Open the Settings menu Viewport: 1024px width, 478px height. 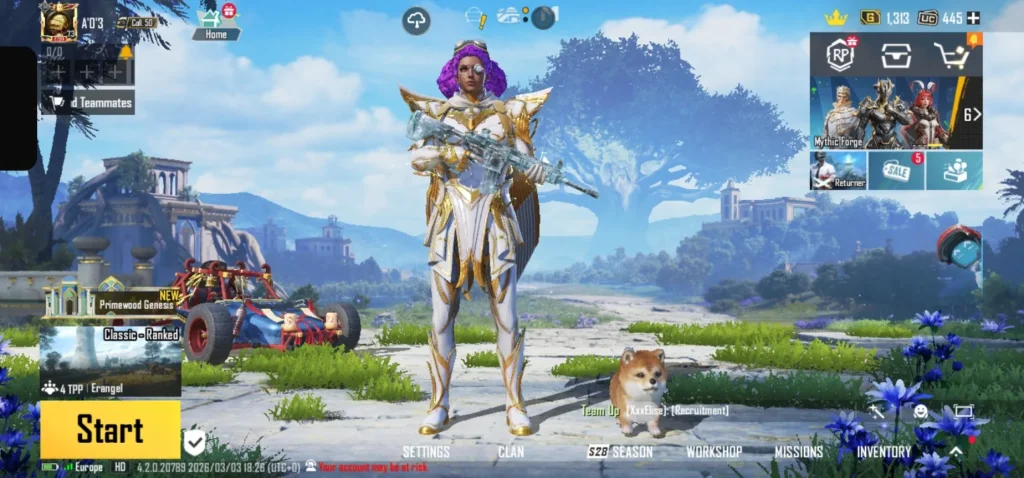(x=426, y=452)
